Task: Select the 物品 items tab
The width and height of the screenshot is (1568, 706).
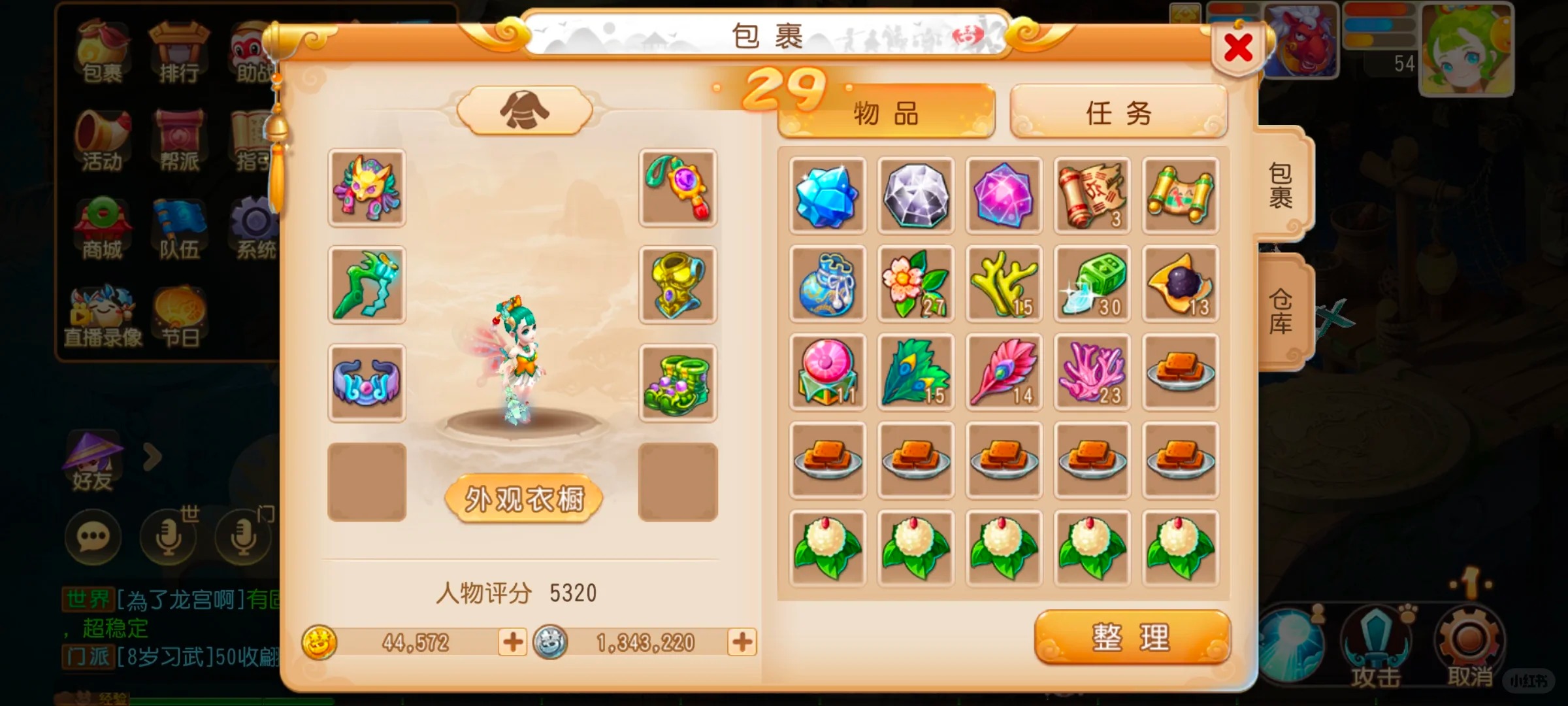Action: (x=886, y=114)
